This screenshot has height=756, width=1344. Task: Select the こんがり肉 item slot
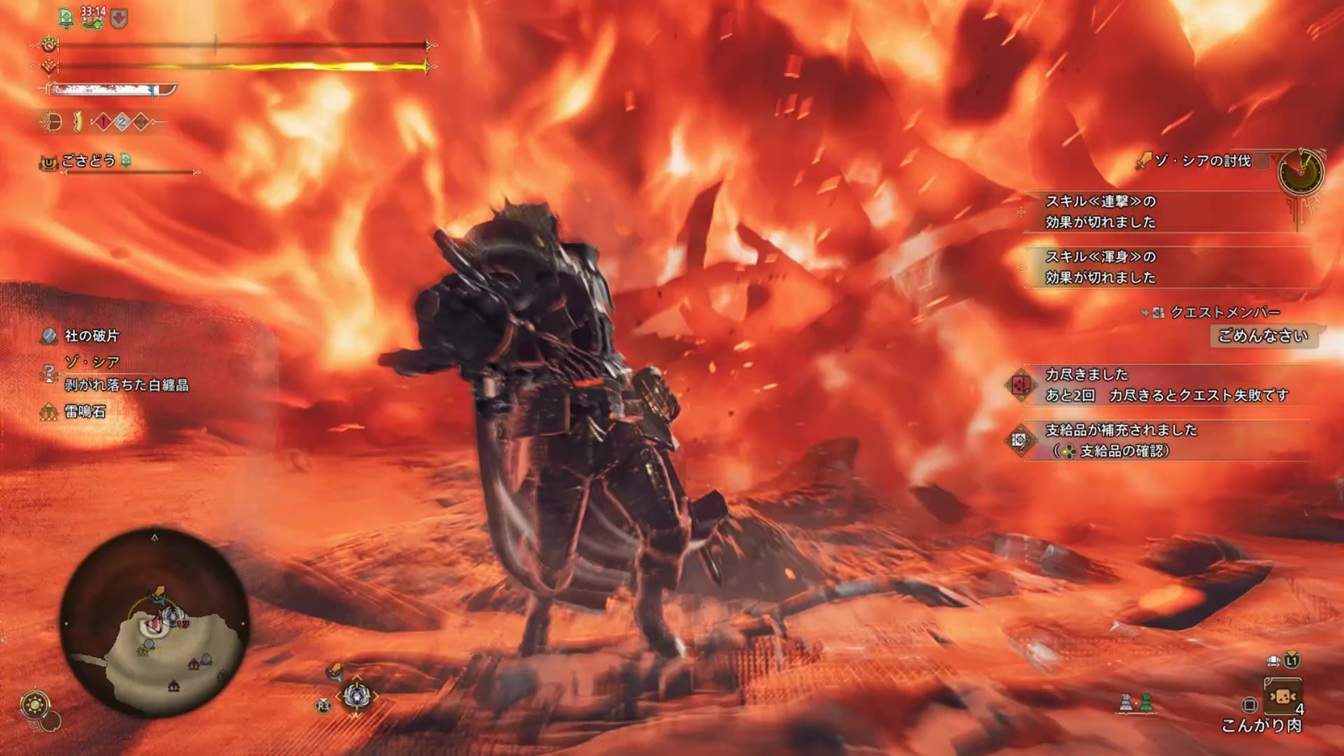click(1281, 696)
